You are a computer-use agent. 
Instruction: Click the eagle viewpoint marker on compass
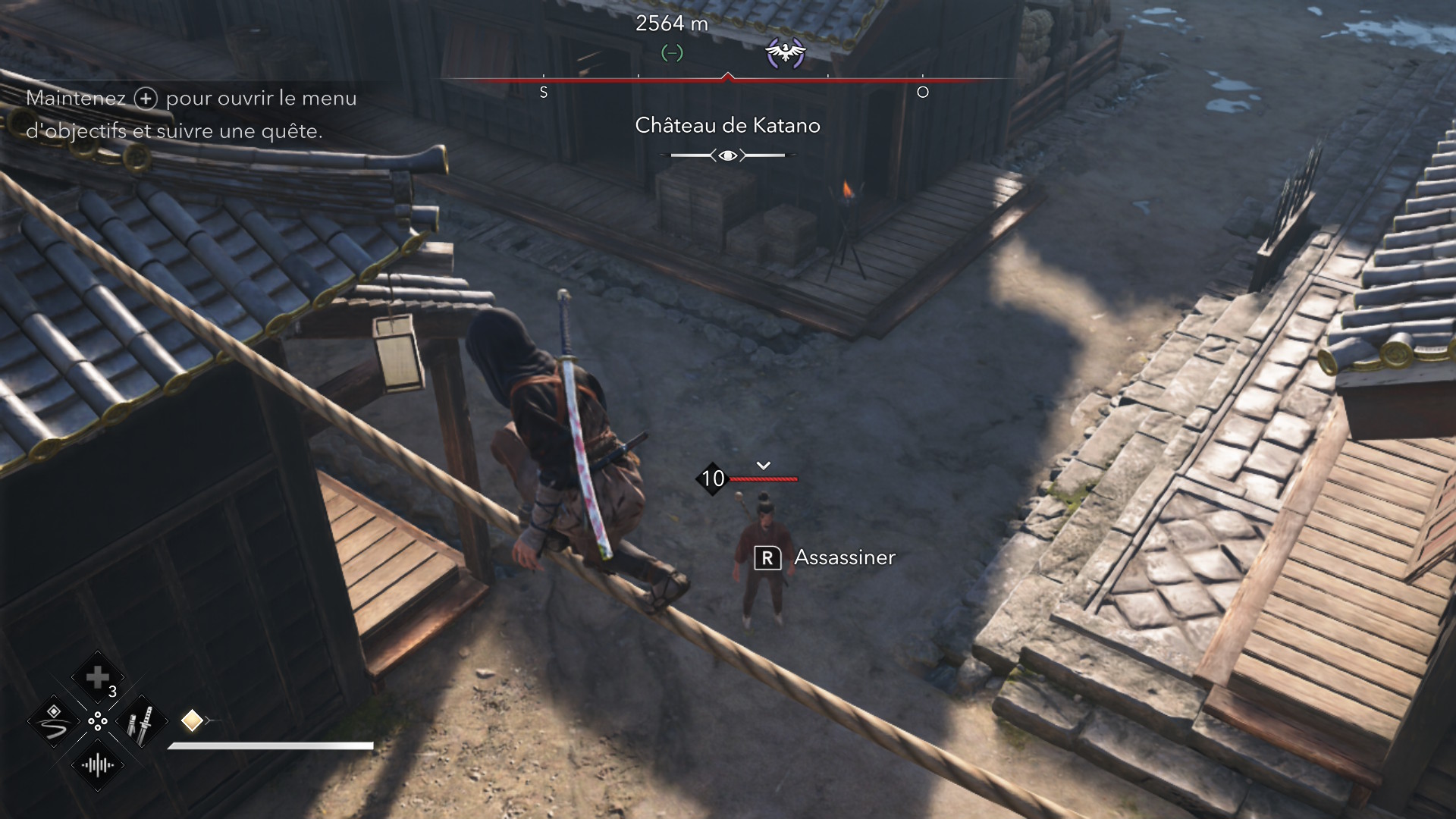click(x=785, y=53)
